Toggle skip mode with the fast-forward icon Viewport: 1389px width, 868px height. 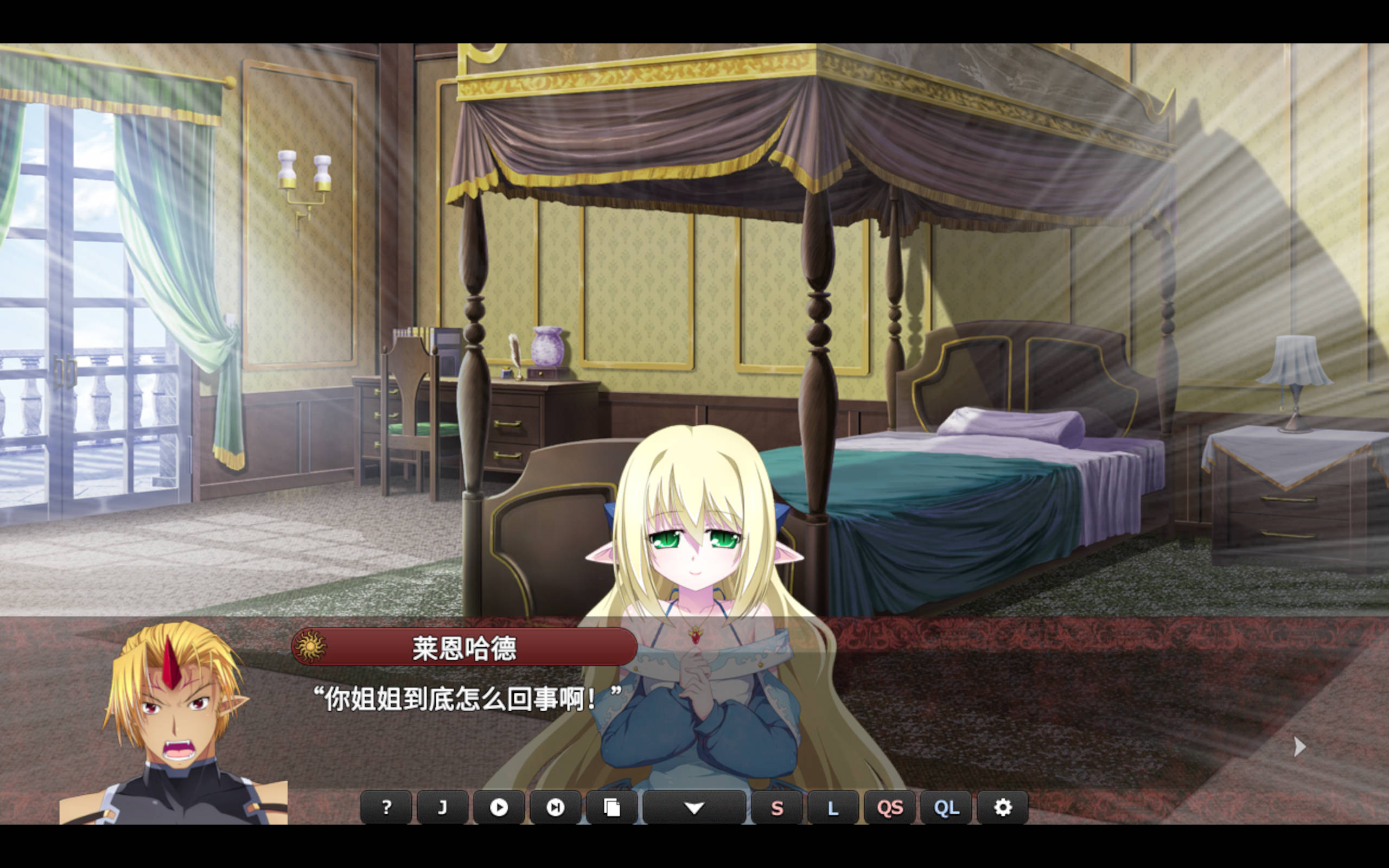click(x=555, y=808)
